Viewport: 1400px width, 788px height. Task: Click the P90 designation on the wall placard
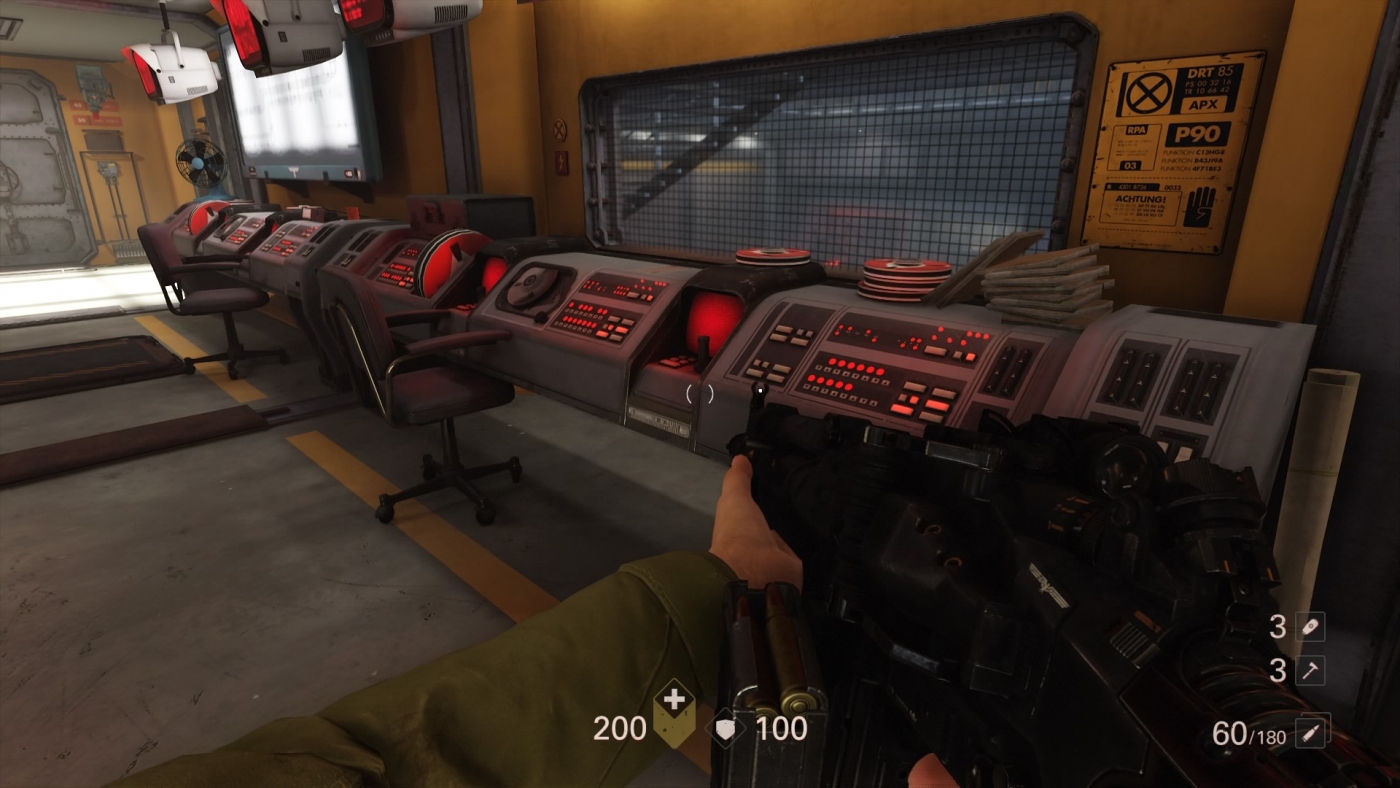(1197, 134)
